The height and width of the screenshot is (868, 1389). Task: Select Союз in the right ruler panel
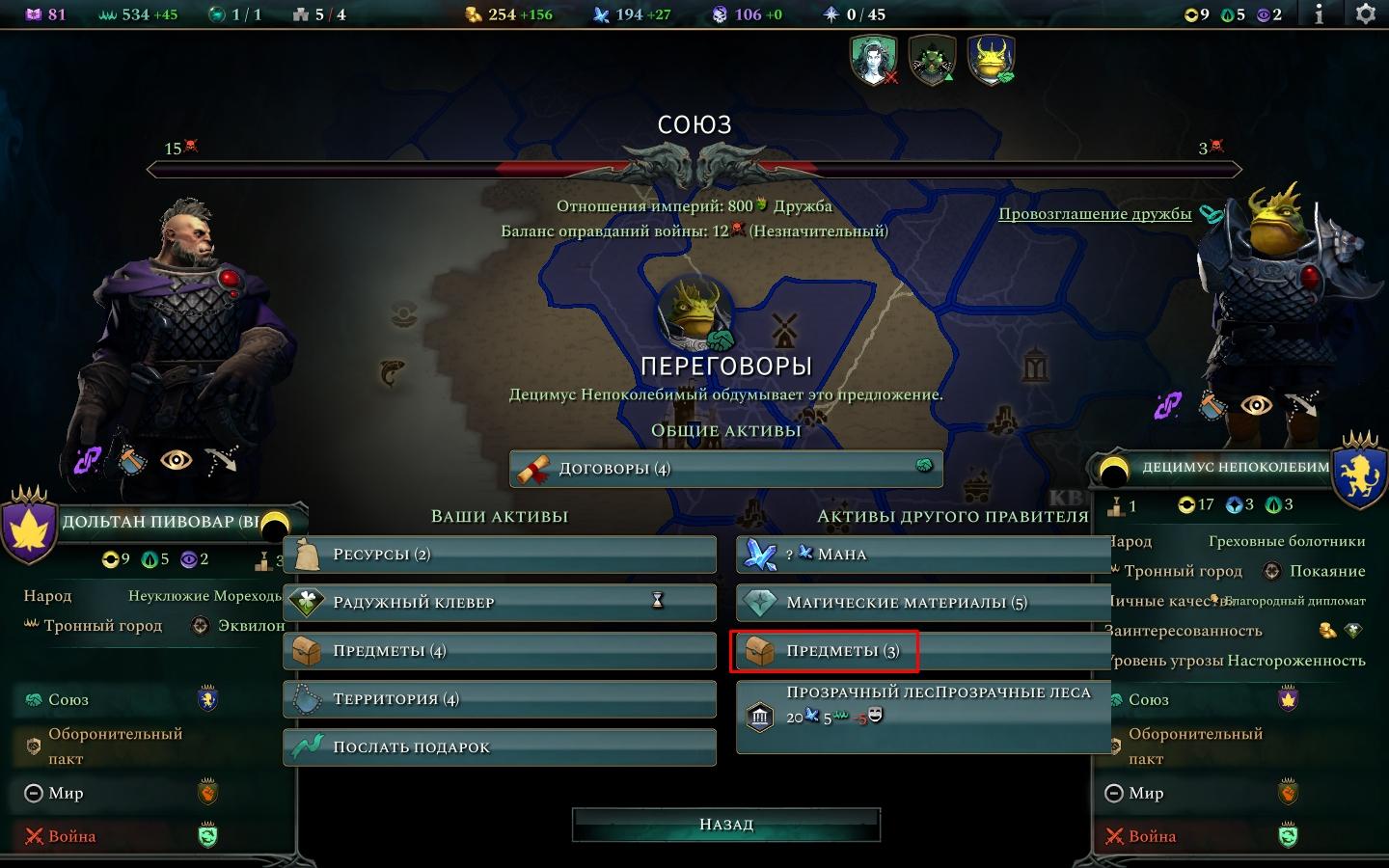pos(1148,700)
